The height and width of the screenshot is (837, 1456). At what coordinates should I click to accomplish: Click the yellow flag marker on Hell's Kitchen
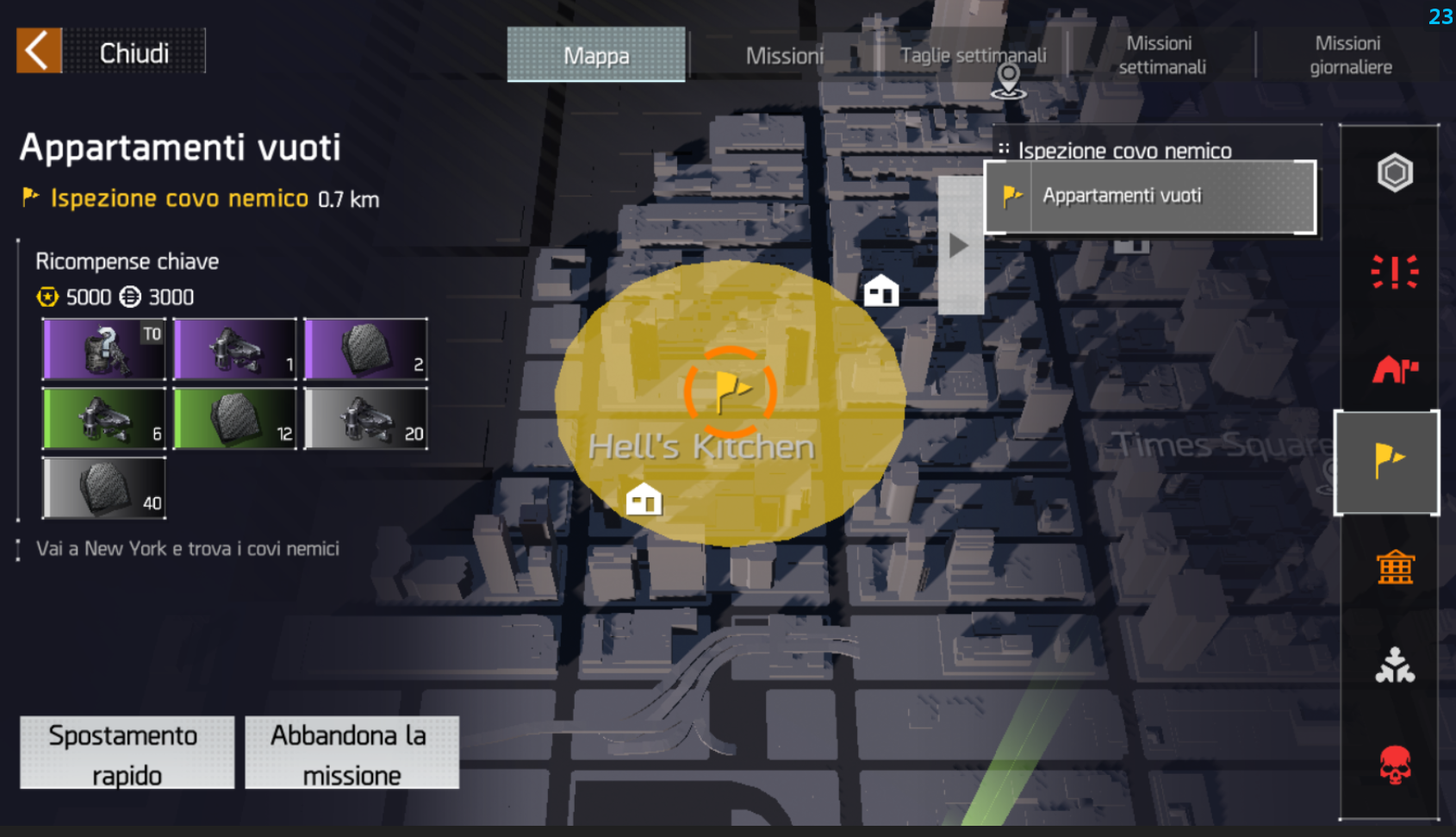(x=730, y=392)
